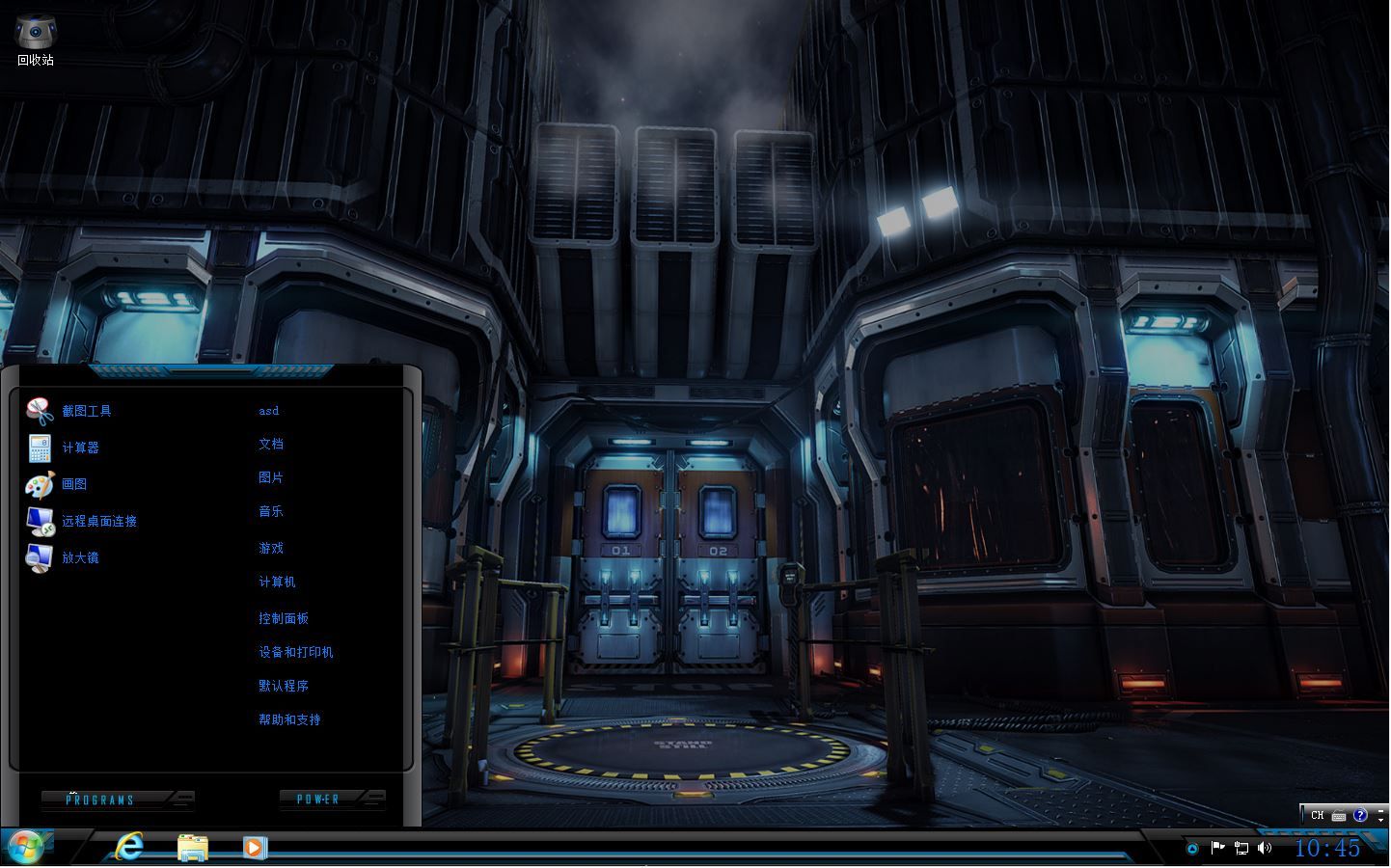Open 放大镜 (Magnifier) tool

coord(80,557)
